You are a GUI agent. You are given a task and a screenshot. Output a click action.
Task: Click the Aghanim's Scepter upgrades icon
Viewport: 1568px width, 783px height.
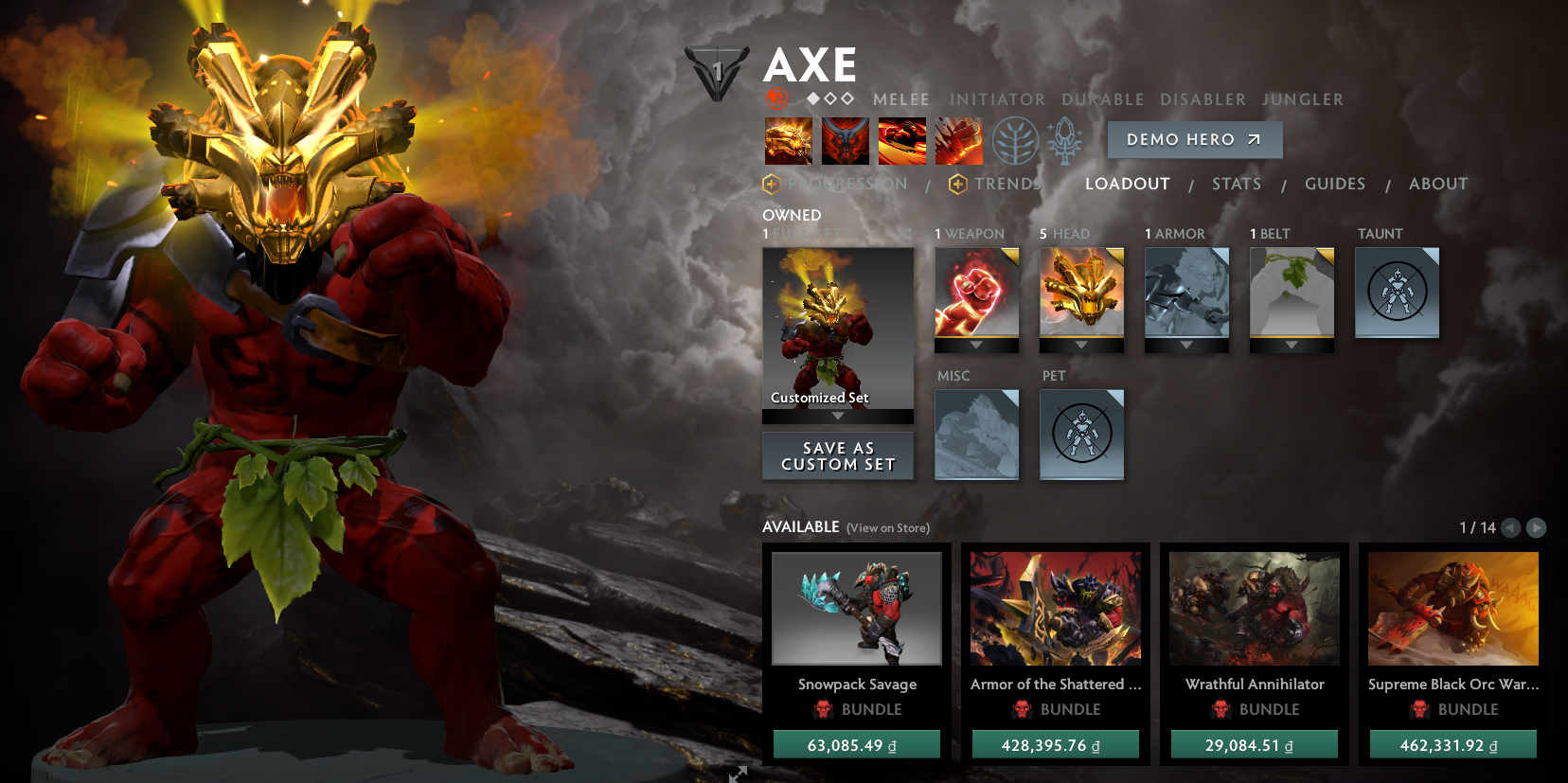click(x=1063, y=140)
